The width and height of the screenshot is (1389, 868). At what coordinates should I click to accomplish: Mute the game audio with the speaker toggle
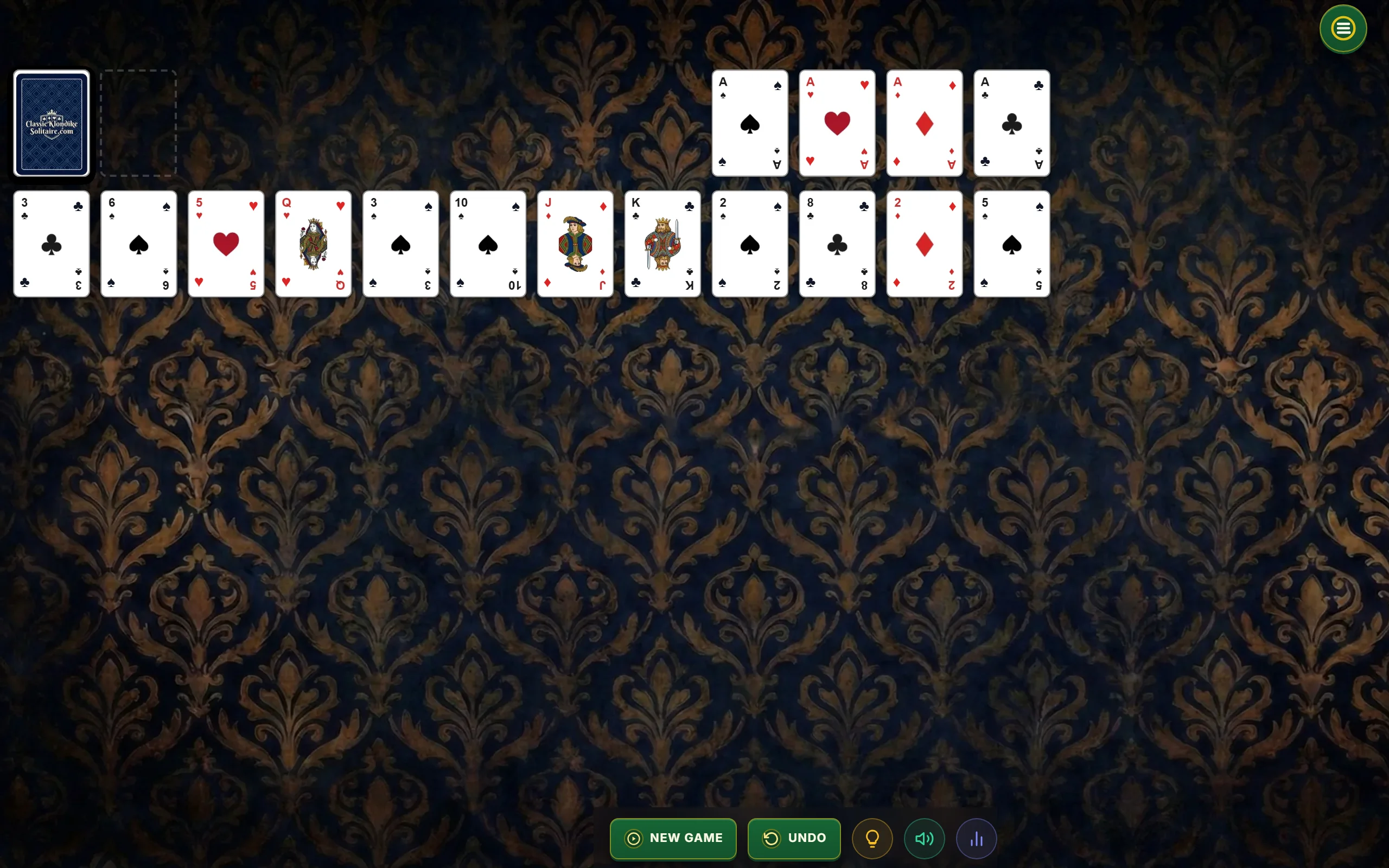[x=923, y=838]
